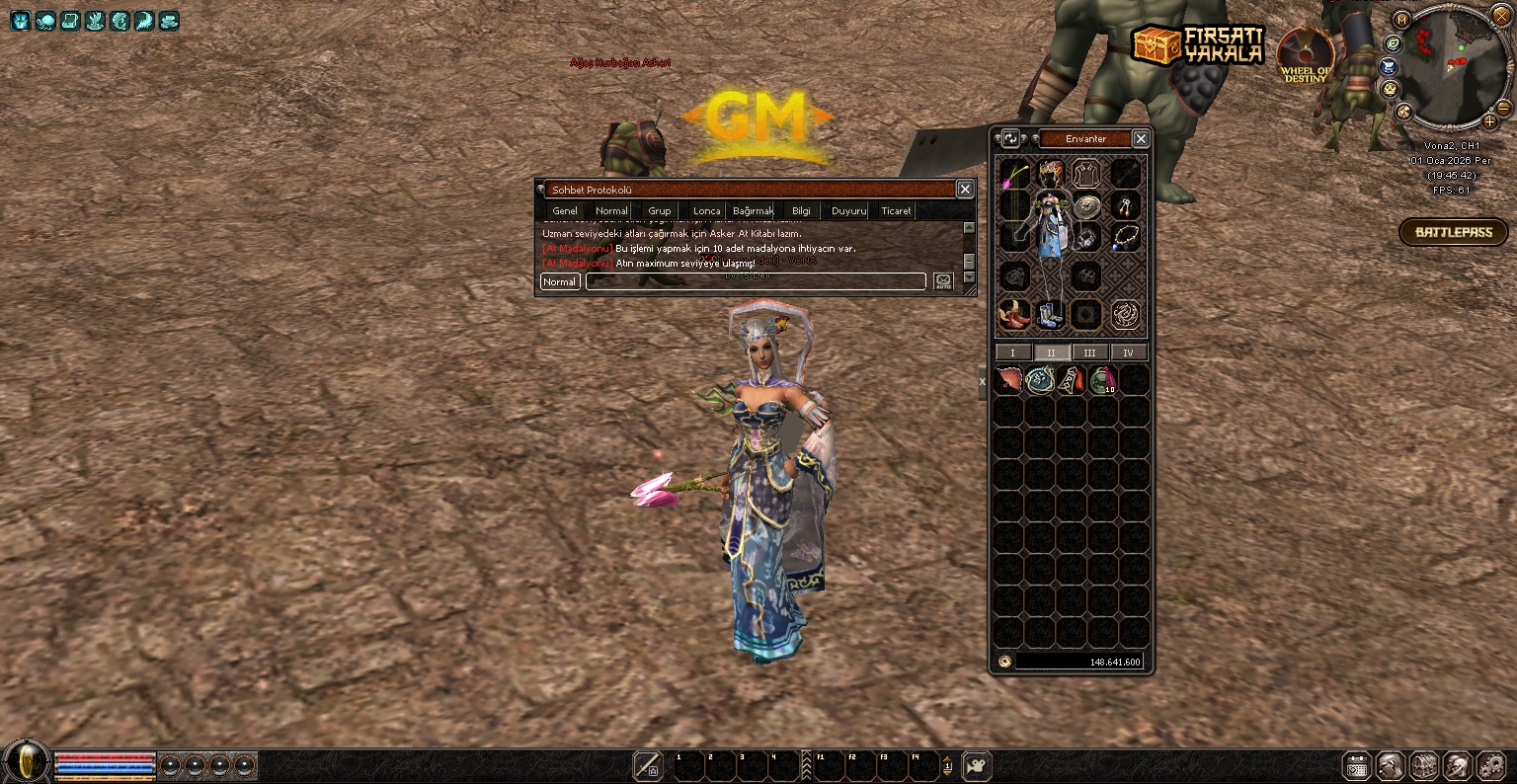Switch to the Ticaret chat tab
Screen dimensions: 1517x784
click(896, 211)
